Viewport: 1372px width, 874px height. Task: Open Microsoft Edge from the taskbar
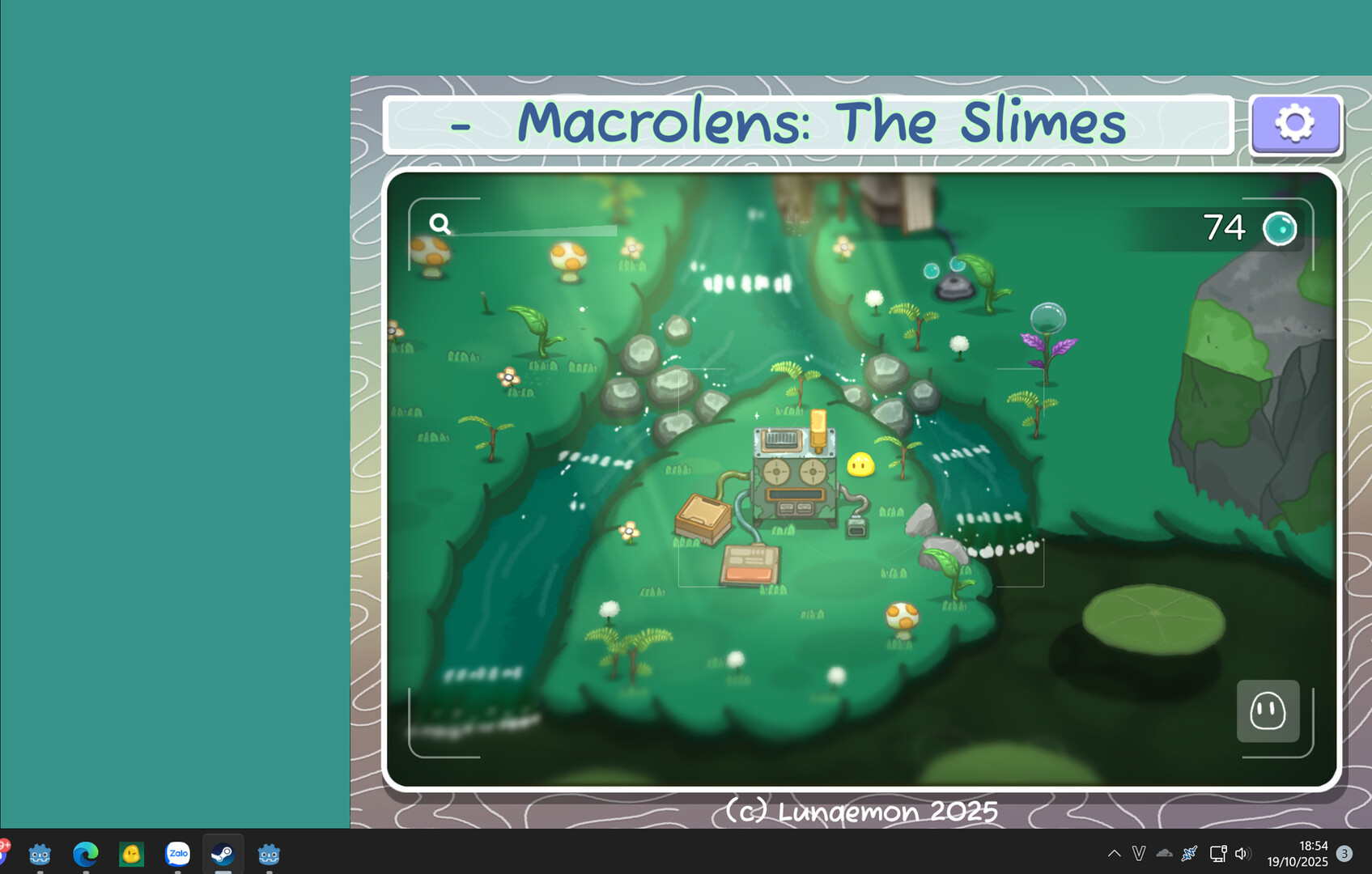86,854
